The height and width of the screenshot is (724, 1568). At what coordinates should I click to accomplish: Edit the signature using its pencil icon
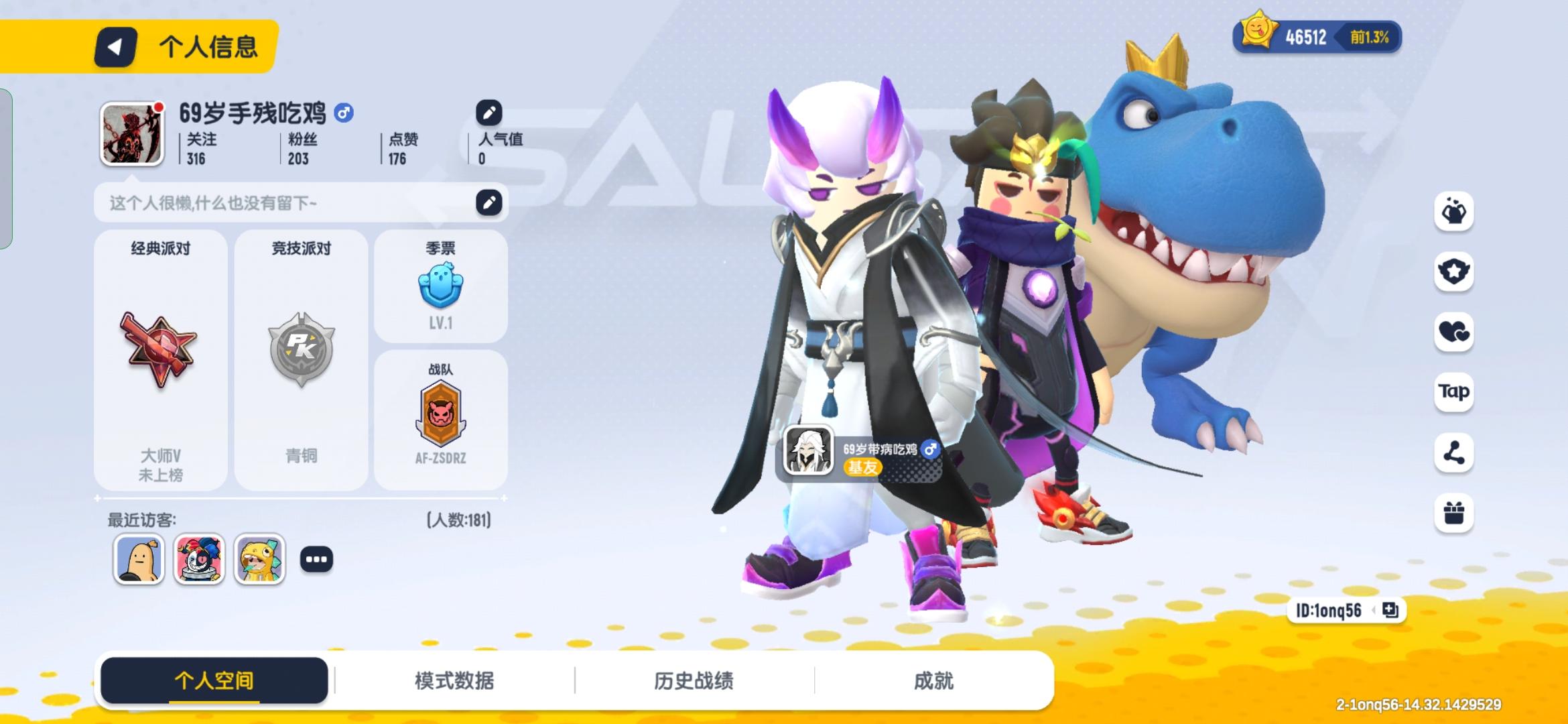(488, 202)
